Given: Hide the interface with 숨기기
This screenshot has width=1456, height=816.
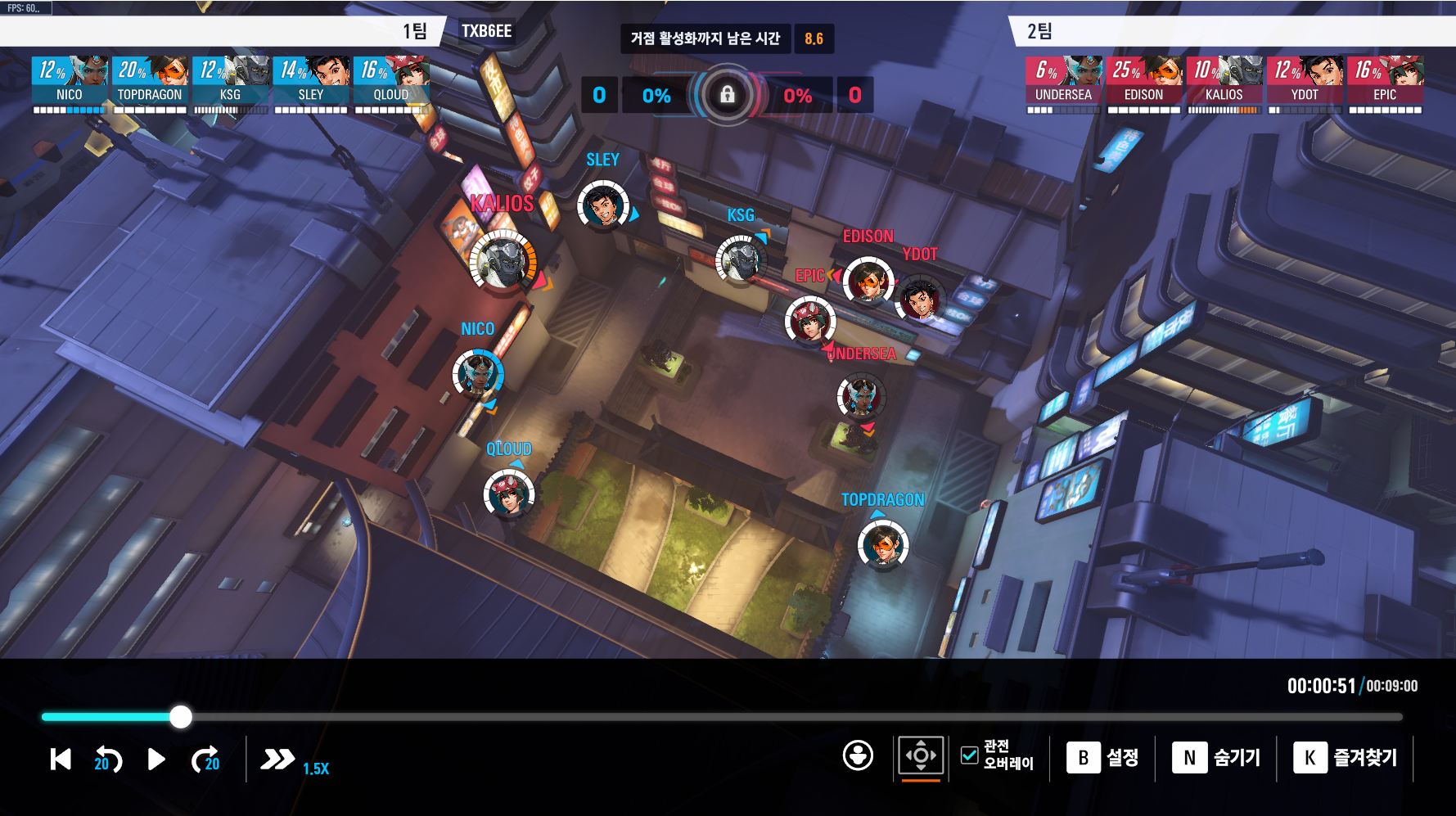Looking at the screenshot, I should (x=1216, y=758).
